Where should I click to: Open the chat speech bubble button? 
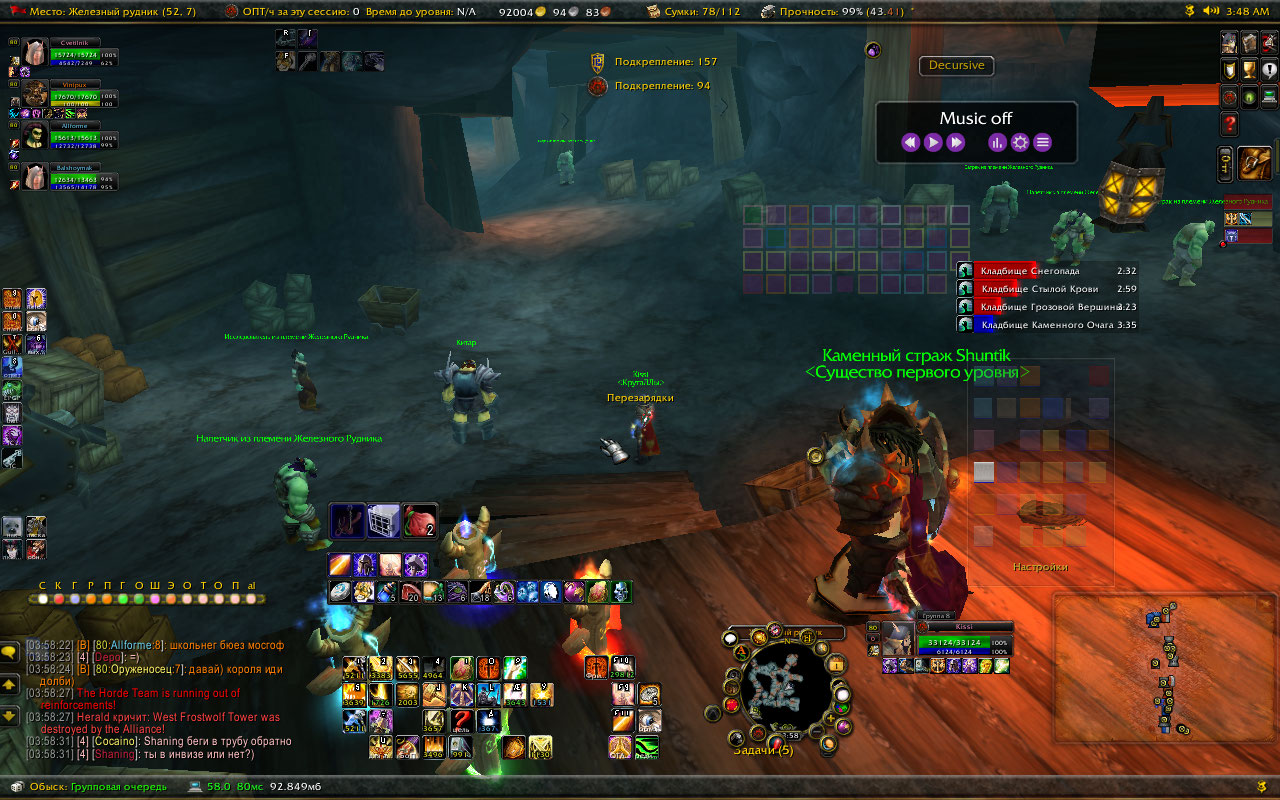click(9, 652)
